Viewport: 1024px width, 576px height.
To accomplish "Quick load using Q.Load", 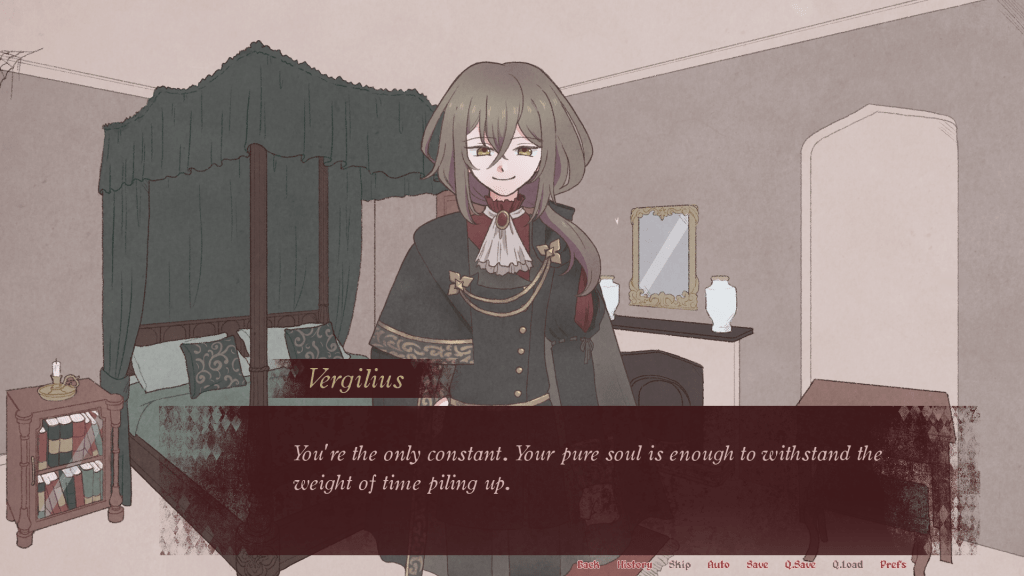I will [847, 565].
